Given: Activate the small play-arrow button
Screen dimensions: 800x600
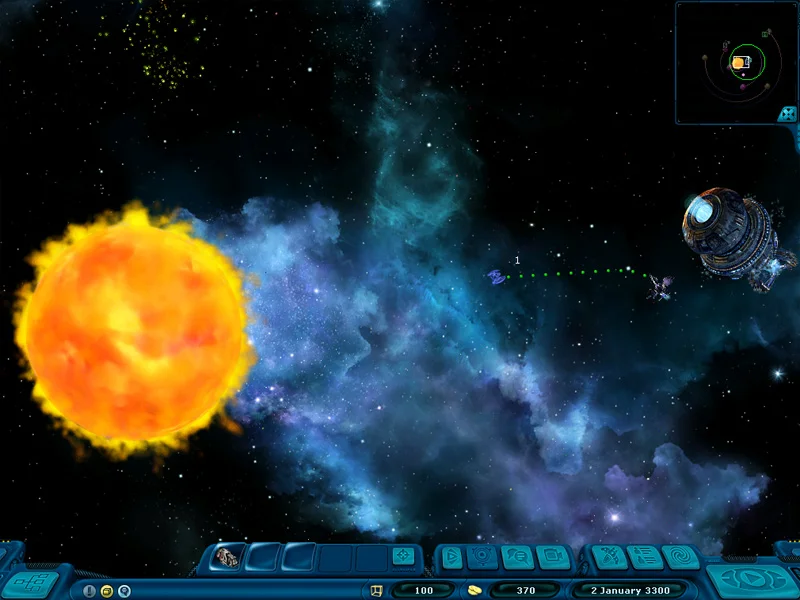Looking at the screenshot, I should pyautogui.click(x=452, y=557).
